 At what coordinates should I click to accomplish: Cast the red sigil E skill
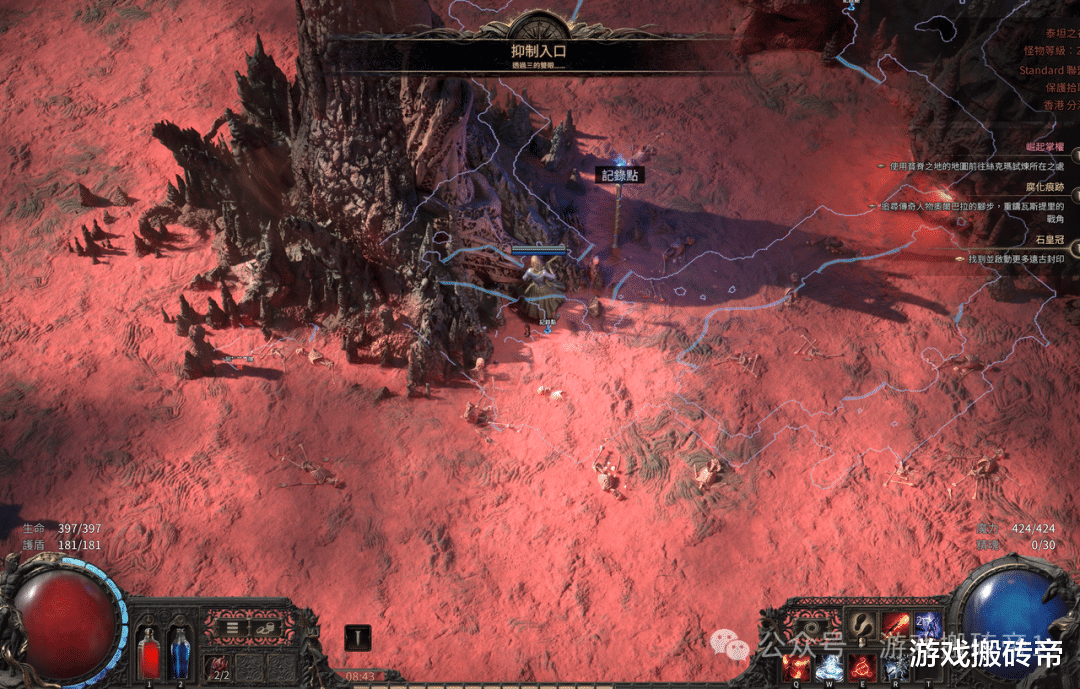862,667
